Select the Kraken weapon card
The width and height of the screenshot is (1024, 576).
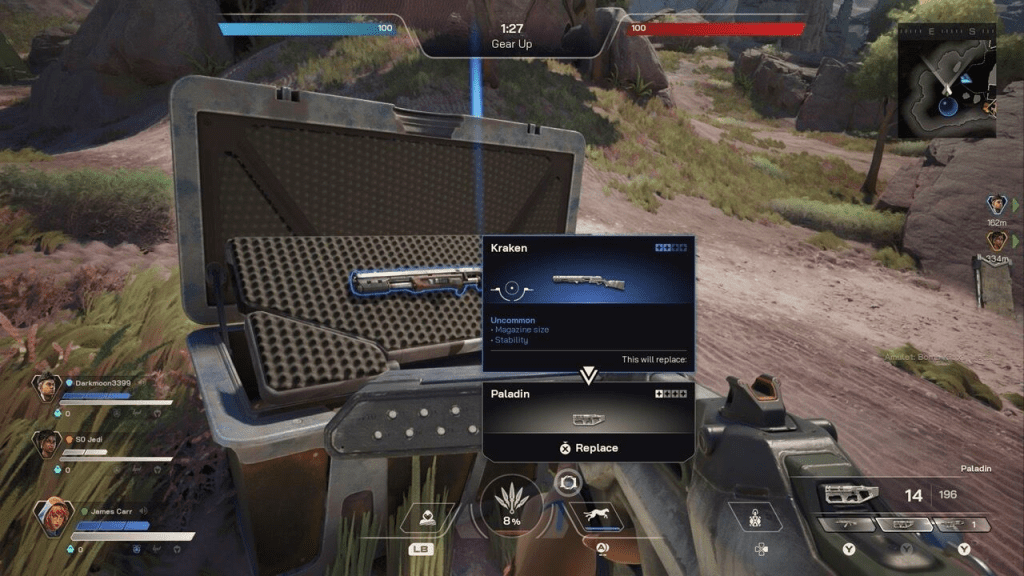pyautogui.click(x=588, y=290)
